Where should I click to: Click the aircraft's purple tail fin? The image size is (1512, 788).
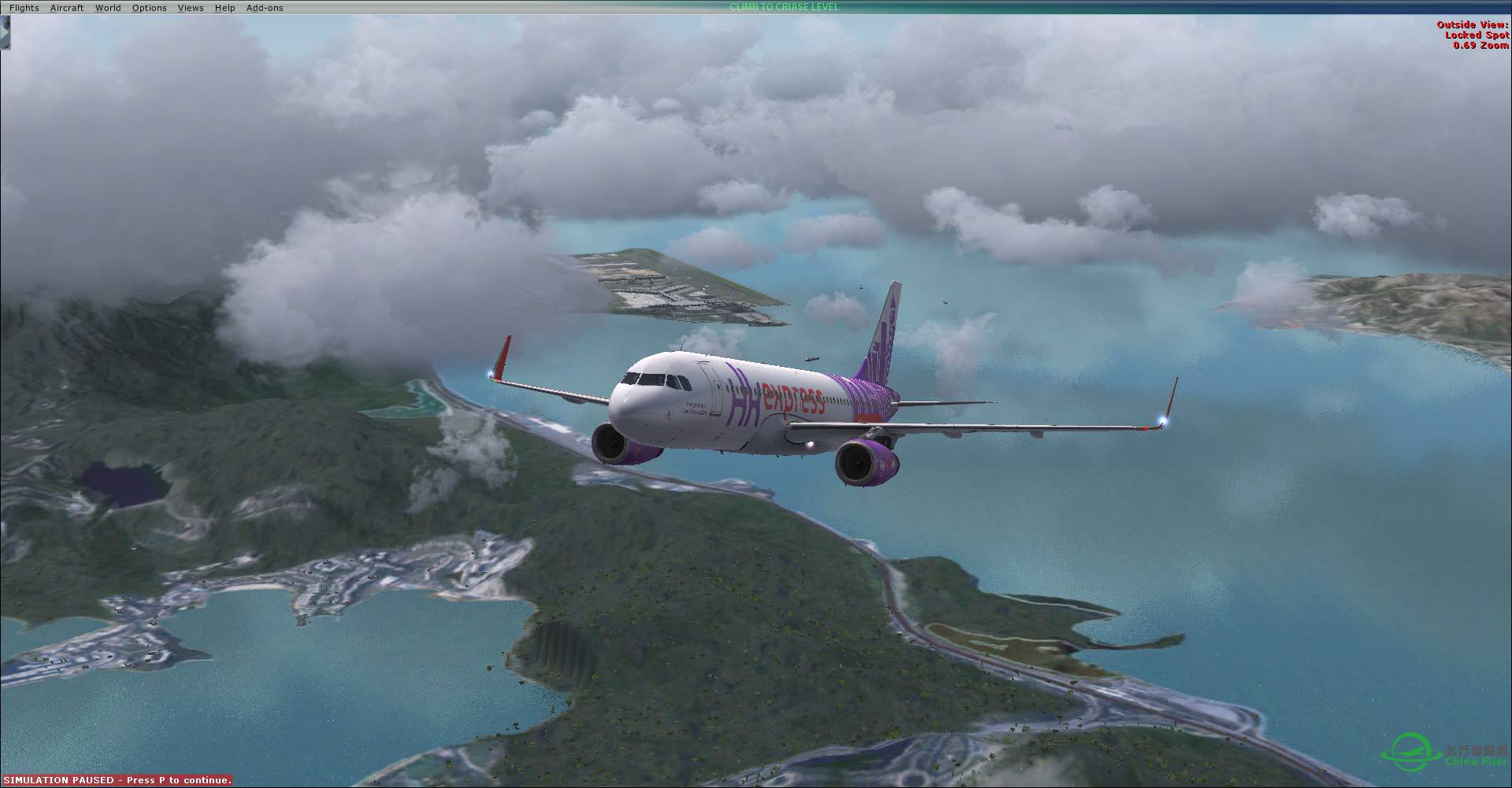886,331
